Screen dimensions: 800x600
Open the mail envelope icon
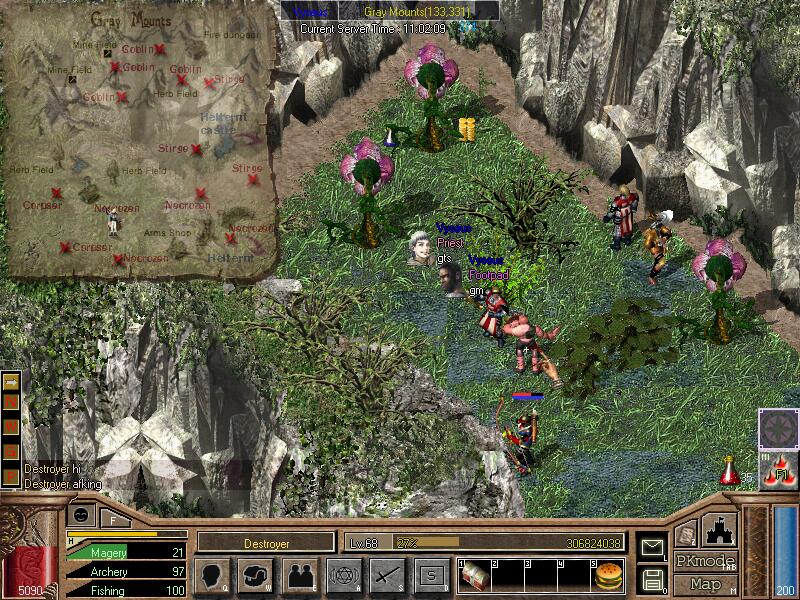[653, 547]
